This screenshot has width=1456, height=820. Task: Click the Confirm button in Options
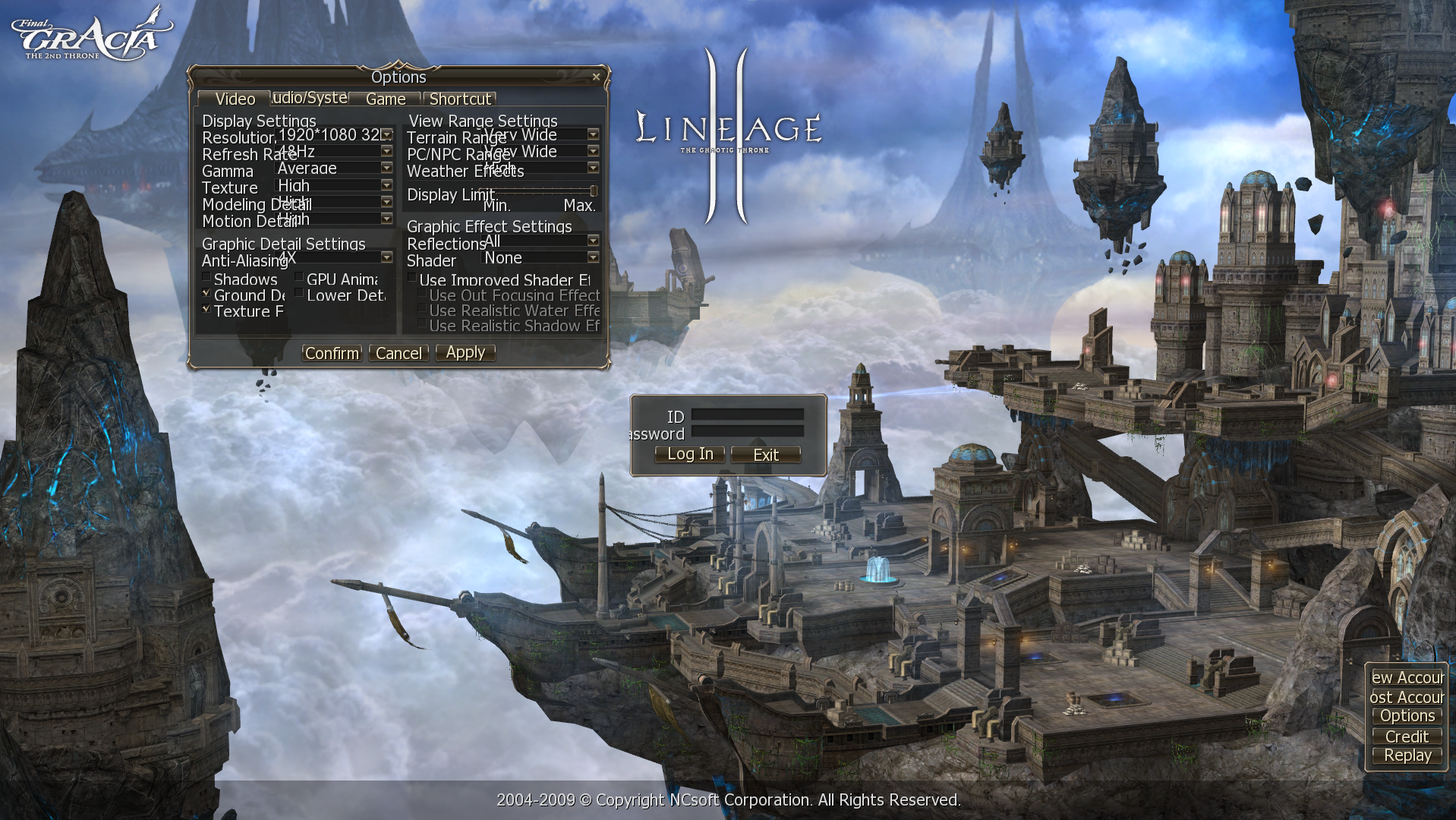tap(332, 353)
